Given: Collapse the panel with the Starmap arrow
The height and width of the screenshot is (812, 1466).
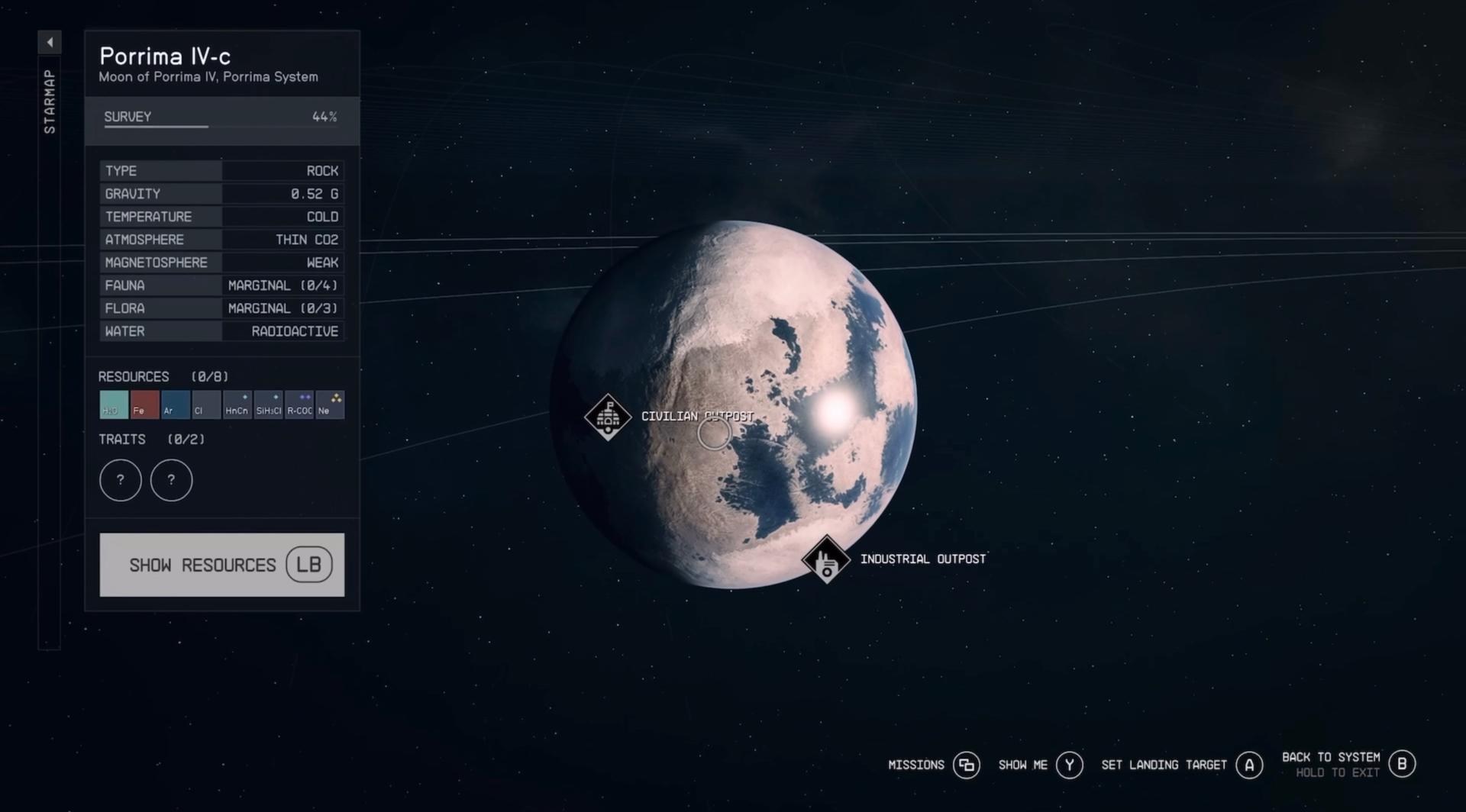Looking at the screenshot, I should click(50, 43).
